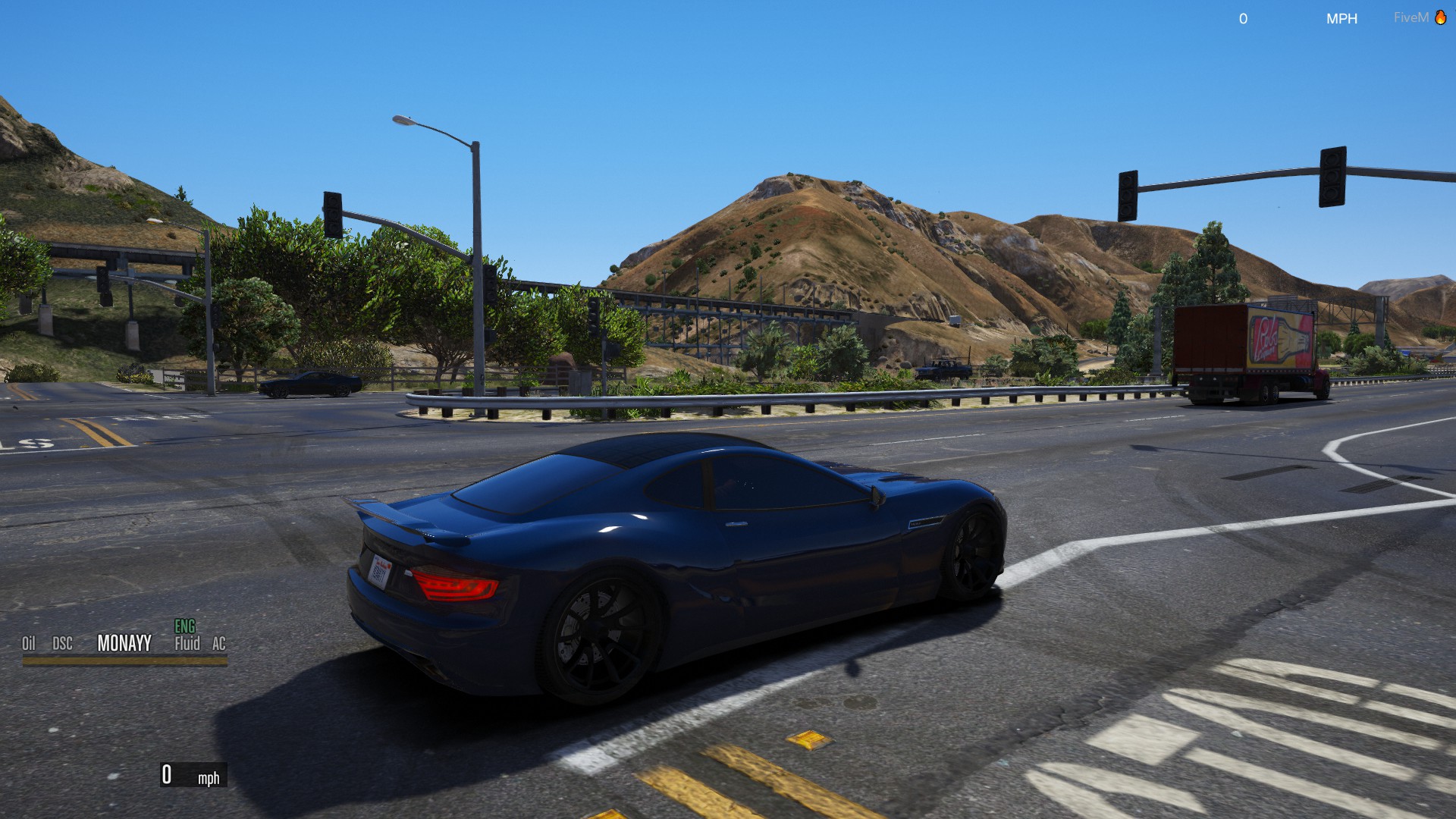Select the Fluid indicator on the HUD
Screen dimensions: 1456x819
(187, 644)
